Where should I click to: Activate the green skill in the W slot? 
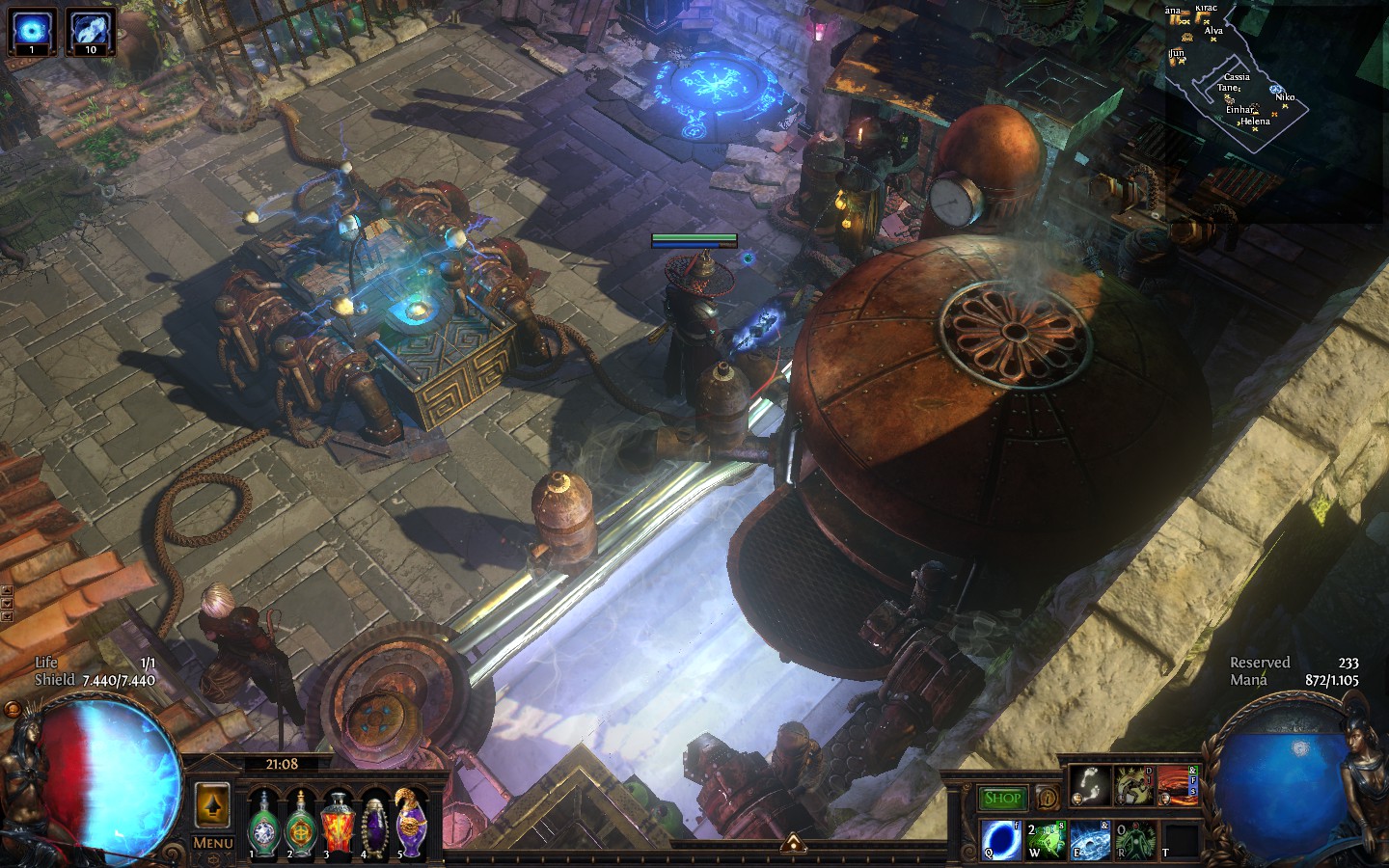(x=1047, y=839)
